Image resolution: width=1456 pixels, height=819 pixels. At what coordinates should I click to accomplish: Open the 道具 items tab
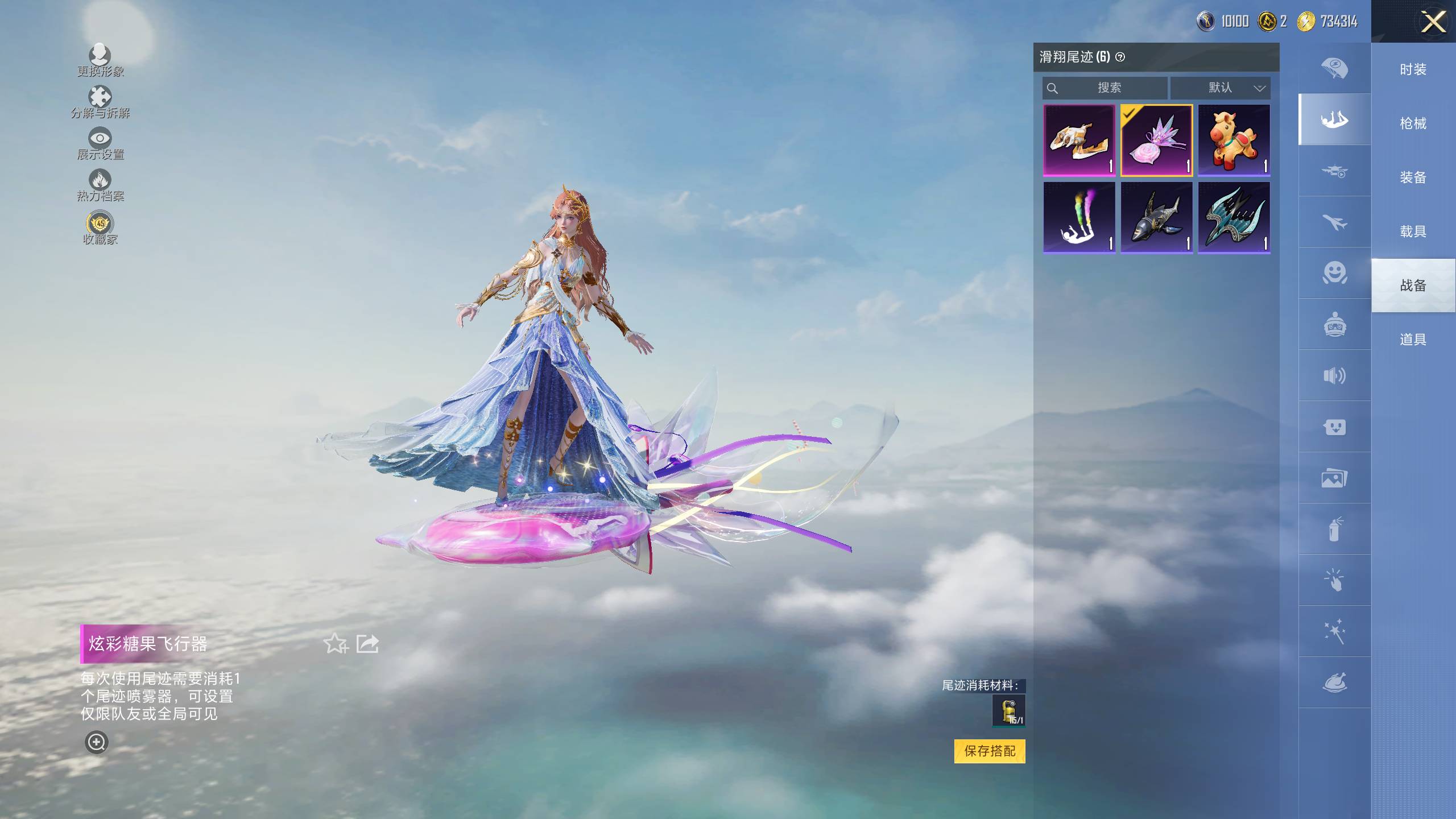point(1413,340)
